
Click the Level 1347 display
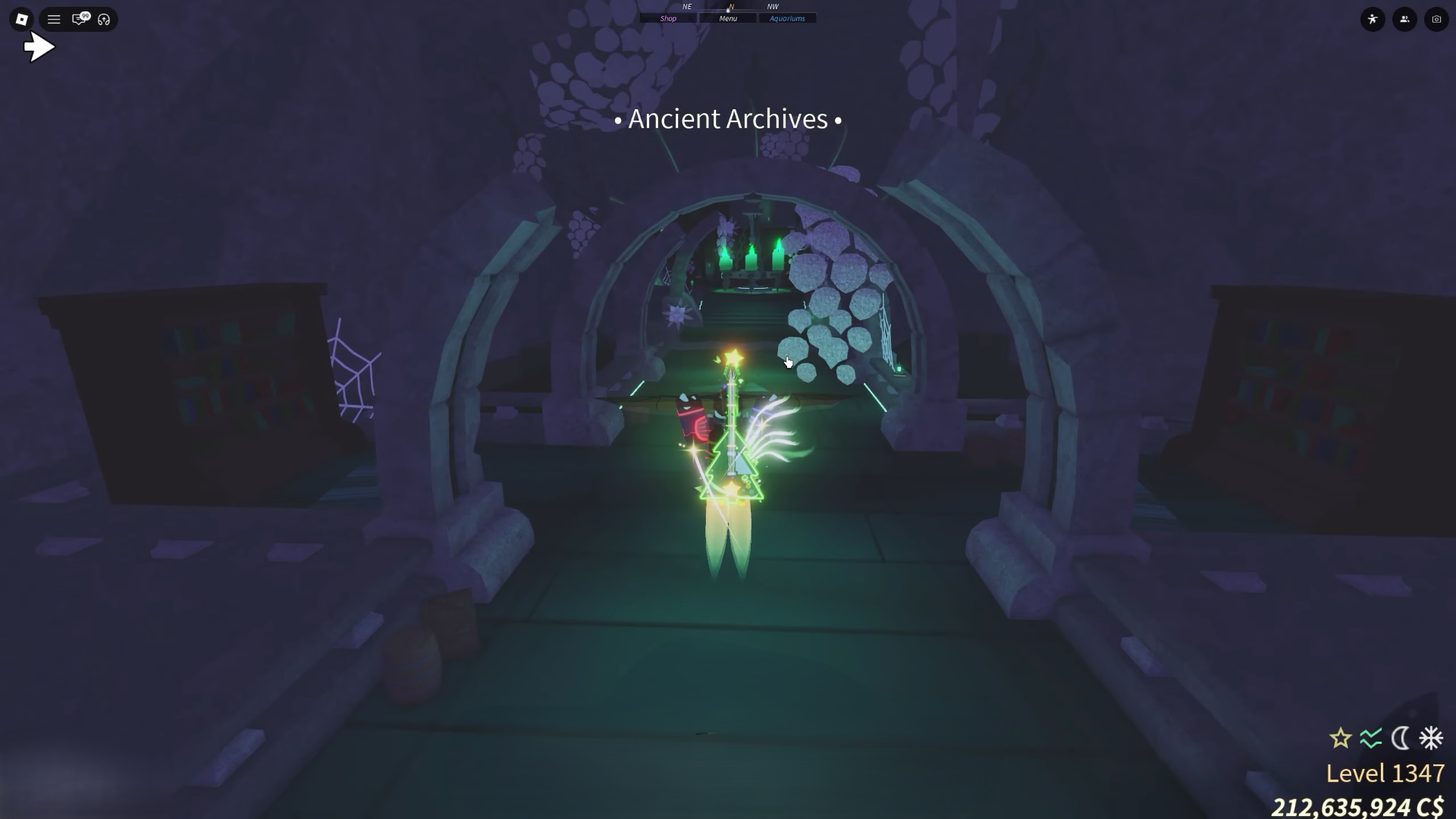tap(1385, 773)
